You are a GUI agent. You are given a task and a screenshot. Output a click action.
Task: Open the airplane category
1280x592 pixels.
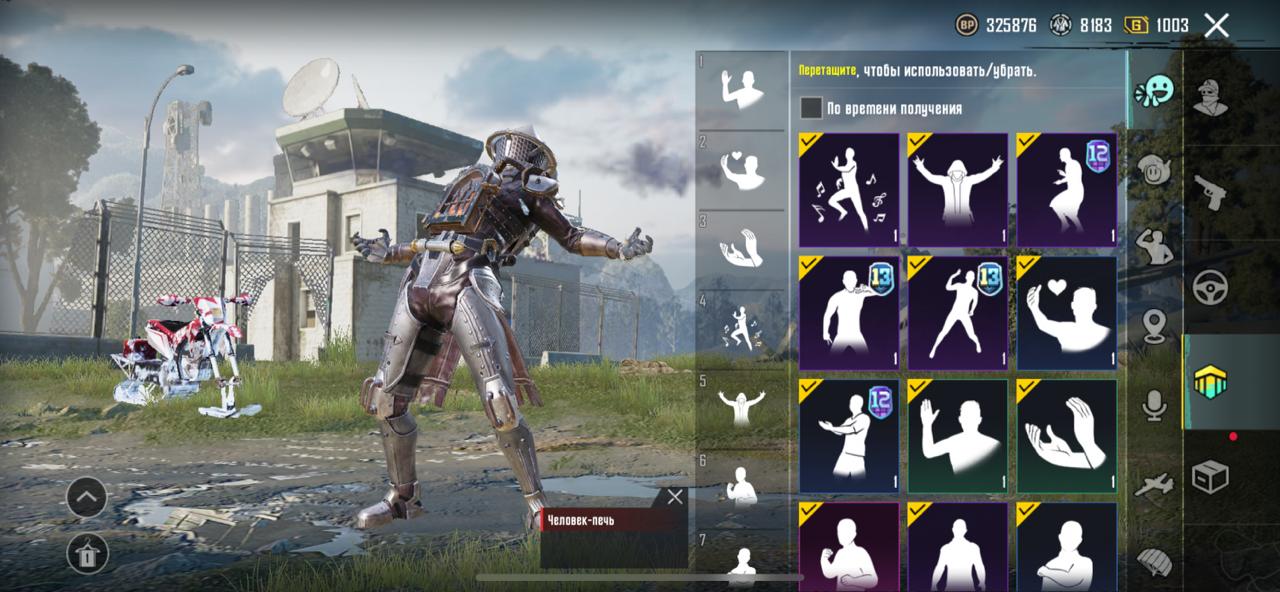1154,485
